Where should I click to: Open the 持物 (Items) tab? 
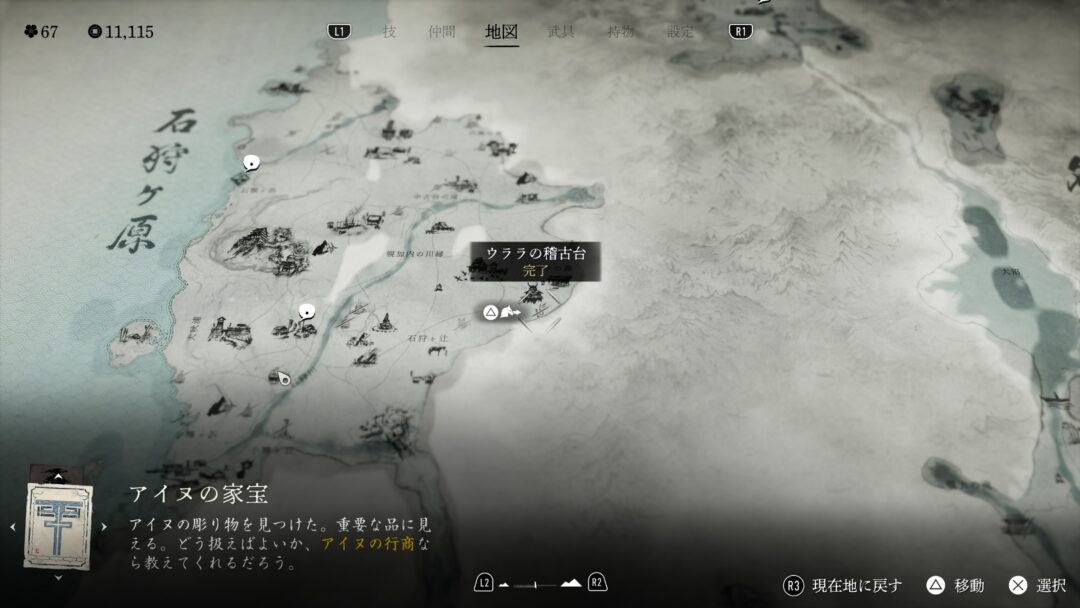point(621,31)
